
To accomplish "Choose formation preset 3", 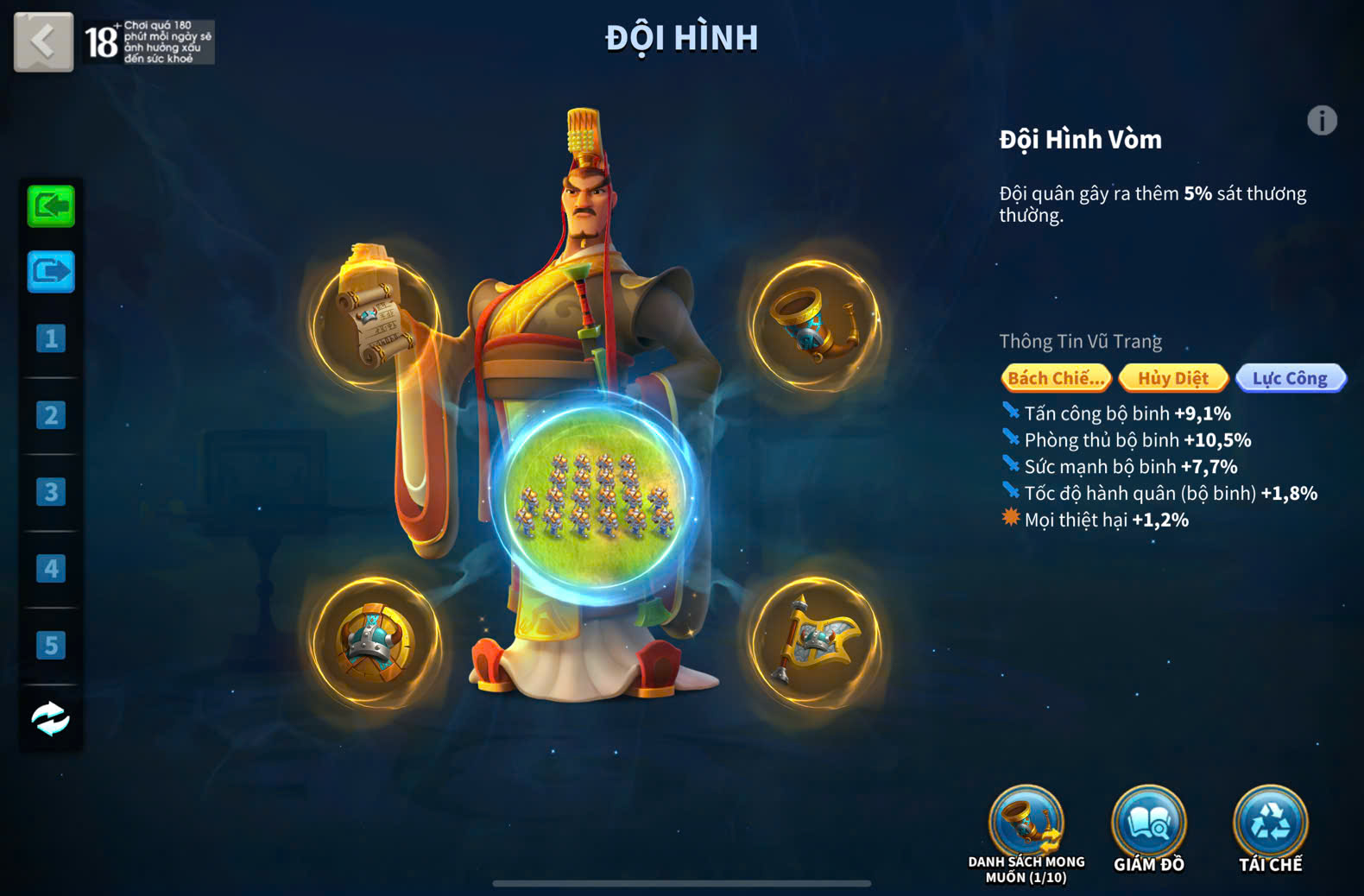I will tap(51, 492).
